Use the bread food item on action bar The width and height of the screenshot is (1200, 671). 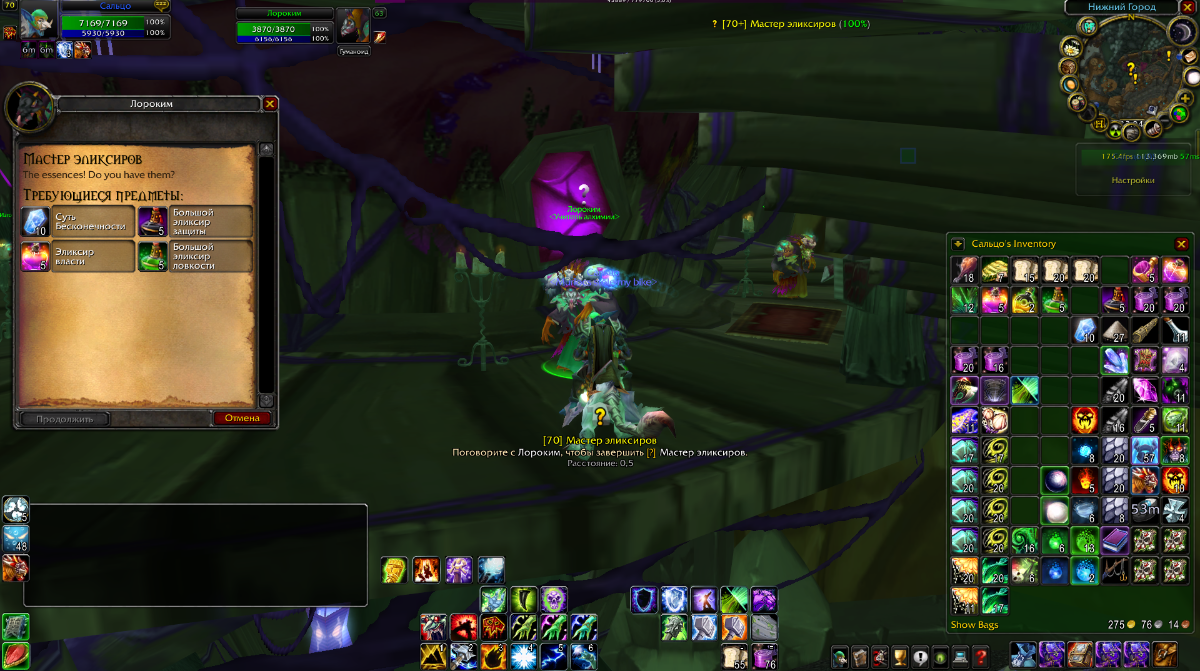734,657
